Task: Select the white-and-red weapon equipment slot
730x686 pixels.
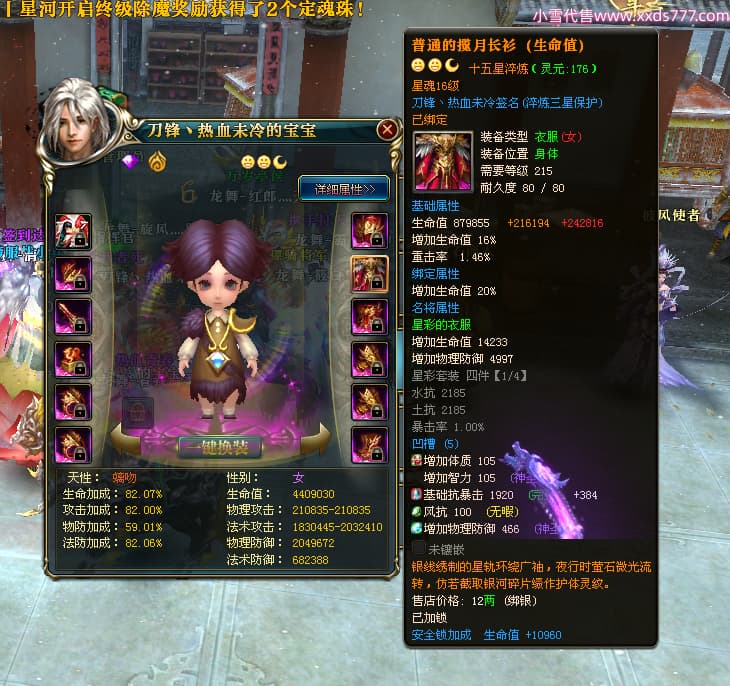Action: (x=73, y=231)
